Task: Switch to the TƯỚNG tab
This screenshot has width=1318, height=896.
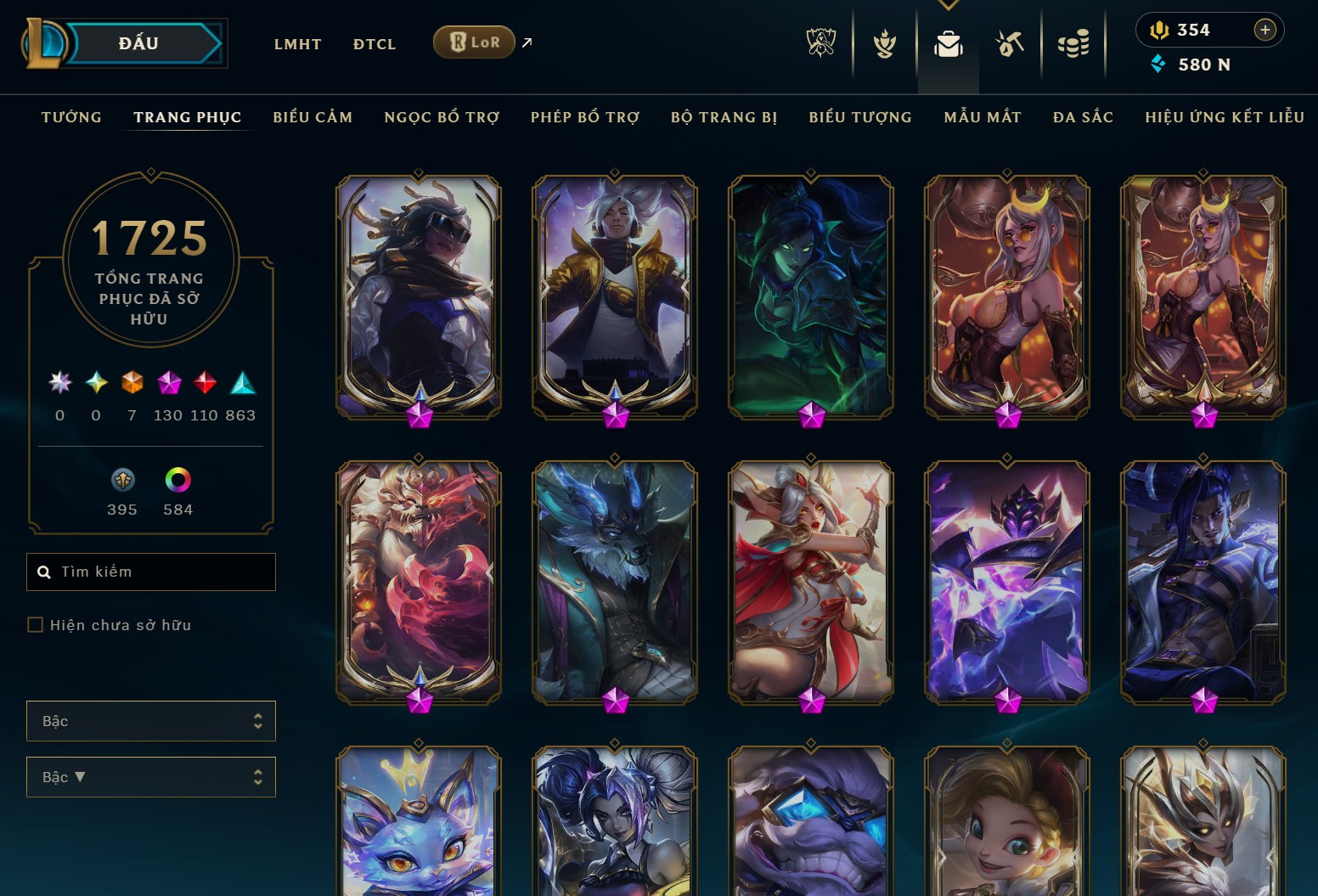Action: 71,117
